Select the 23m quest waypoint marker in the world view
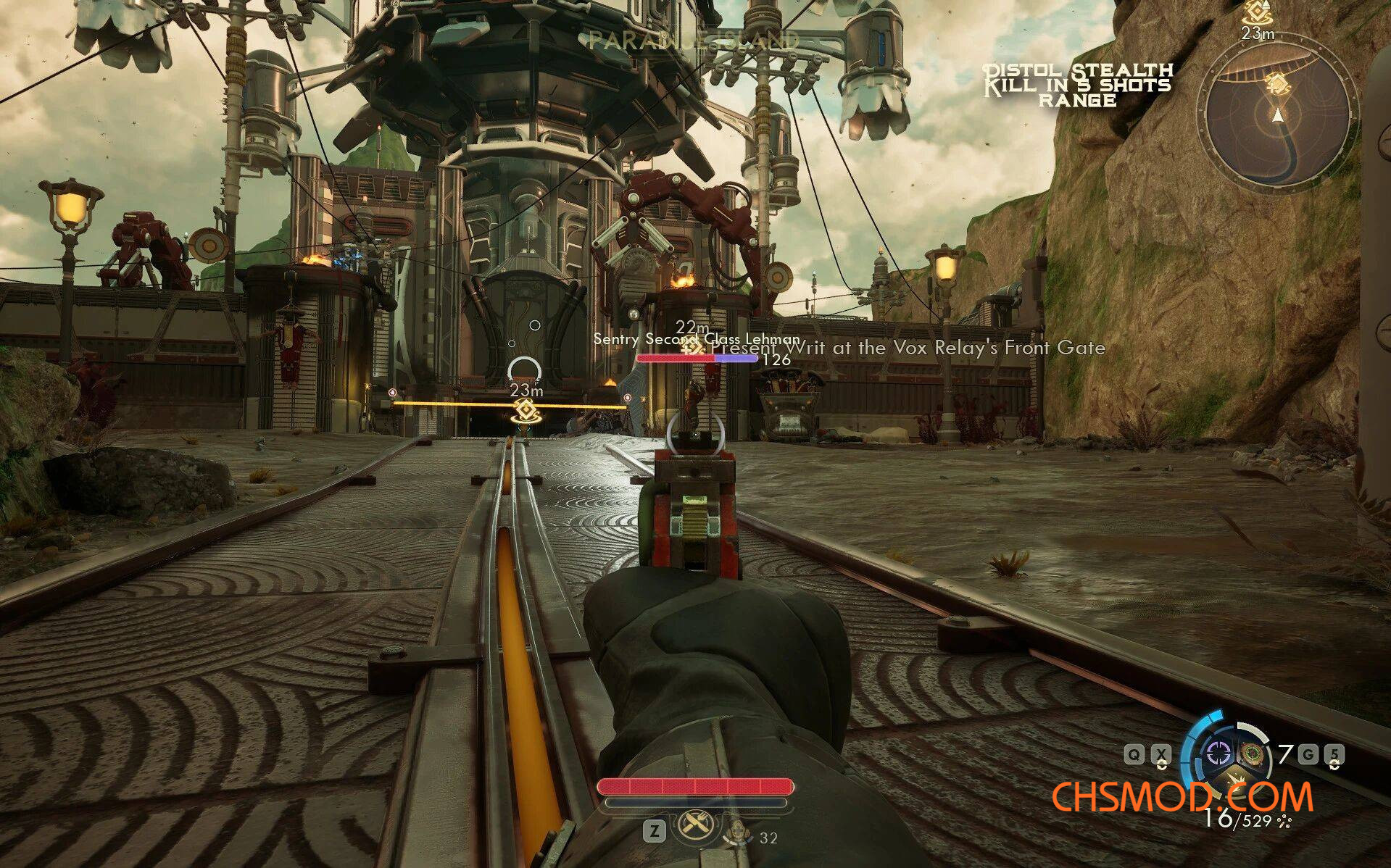Image resolution: width=1391 pixels, height=868 pixels. click(x=526, y=411)
